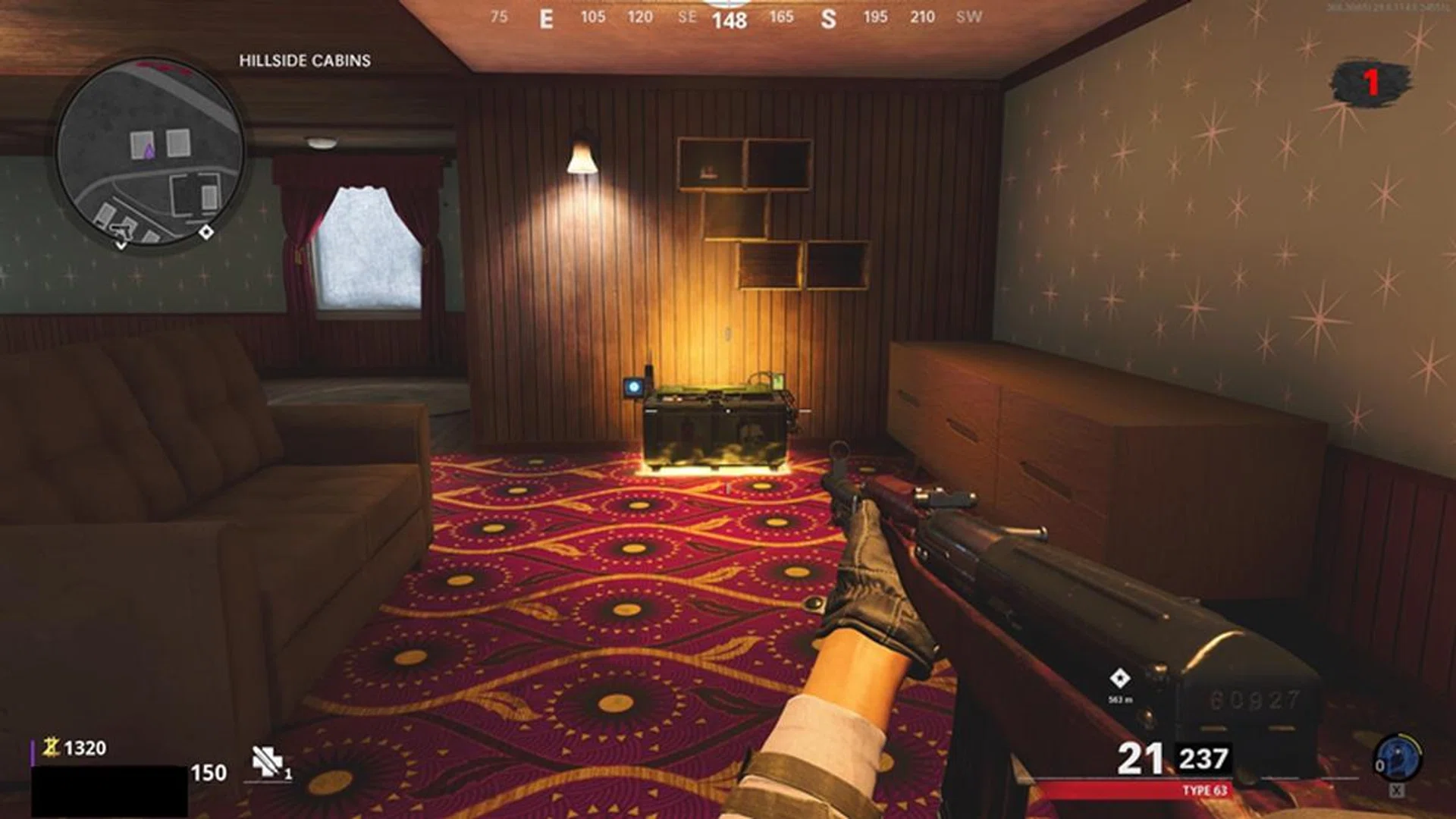1456x819 pixels.
Task: Select the crossed-out medical cross equipment icon
Action: [x=267, y=761]
